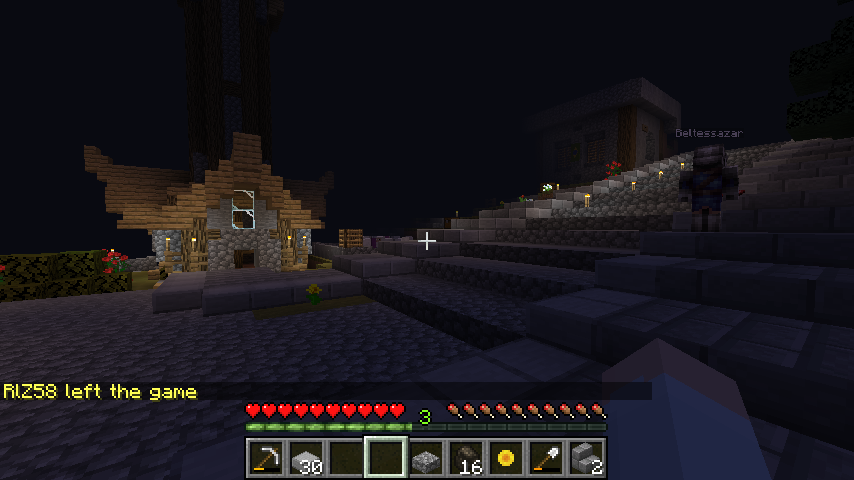Select the shovel hotbar slot
The image size is (854, 480).
pyautogui.click(x=545, y=458)
